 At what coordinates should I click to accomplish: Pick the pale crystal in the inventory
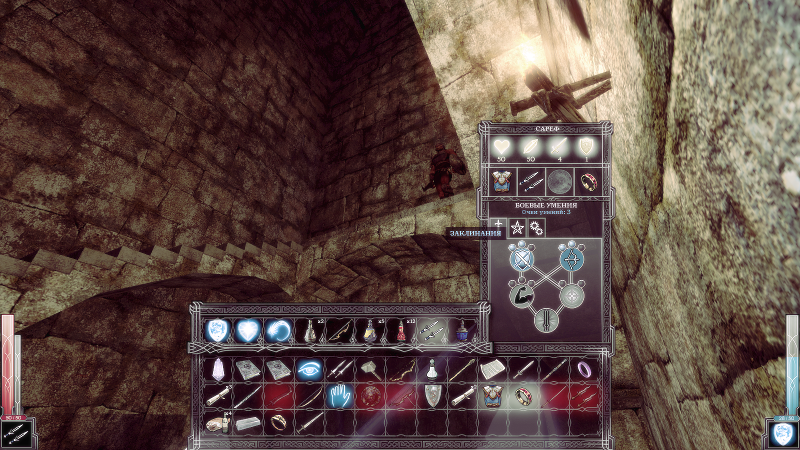[217, 370]
